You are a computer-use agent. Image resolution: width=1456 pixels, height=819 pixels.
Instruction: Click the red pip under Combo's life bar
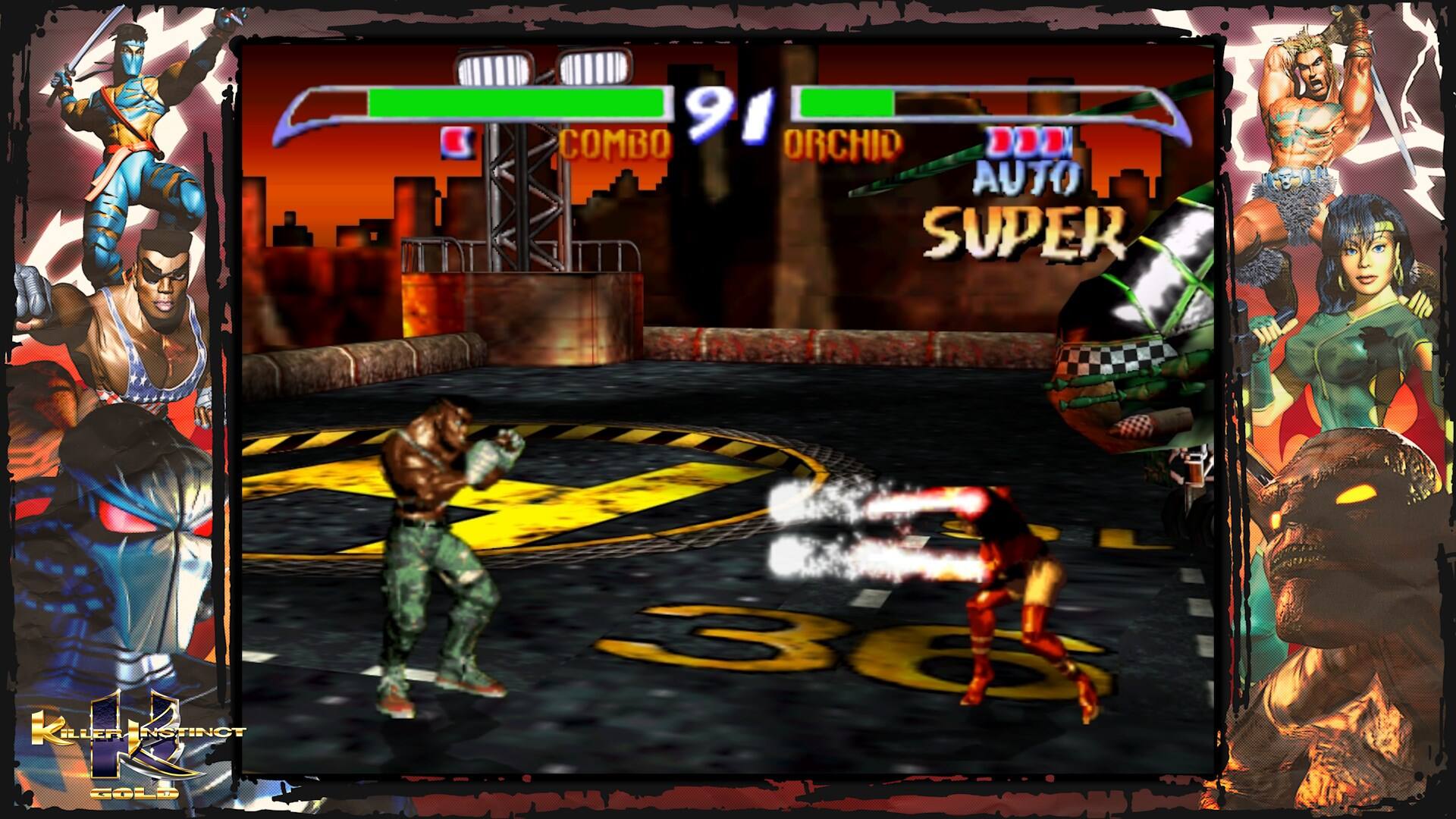point(455,140)
